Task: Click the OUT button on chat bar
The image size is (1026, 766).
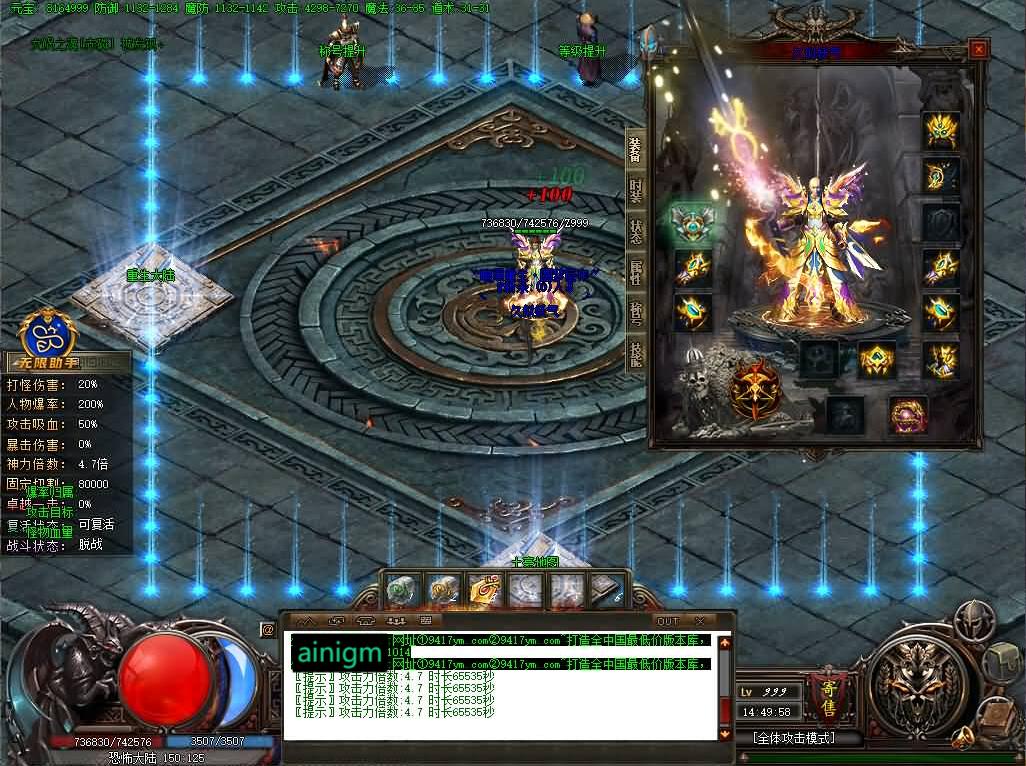Action: [x=667, y=621]
